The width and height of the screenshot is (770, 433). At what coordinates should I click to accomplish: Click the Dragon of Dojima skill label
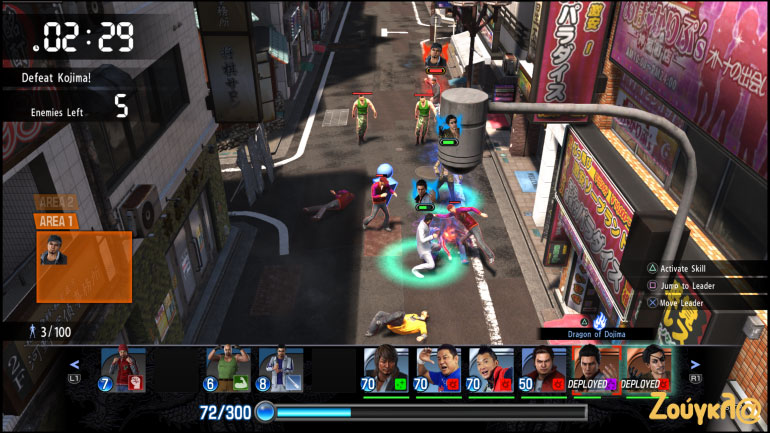(x=597, y=333)
